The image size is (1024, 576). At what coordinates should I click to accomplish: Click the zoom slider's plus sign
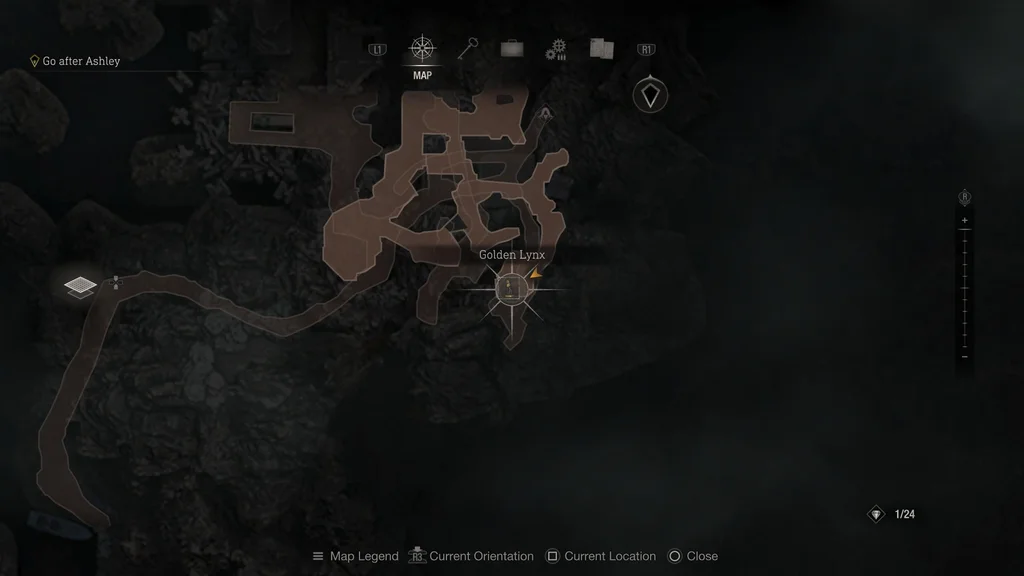(964, 220)
